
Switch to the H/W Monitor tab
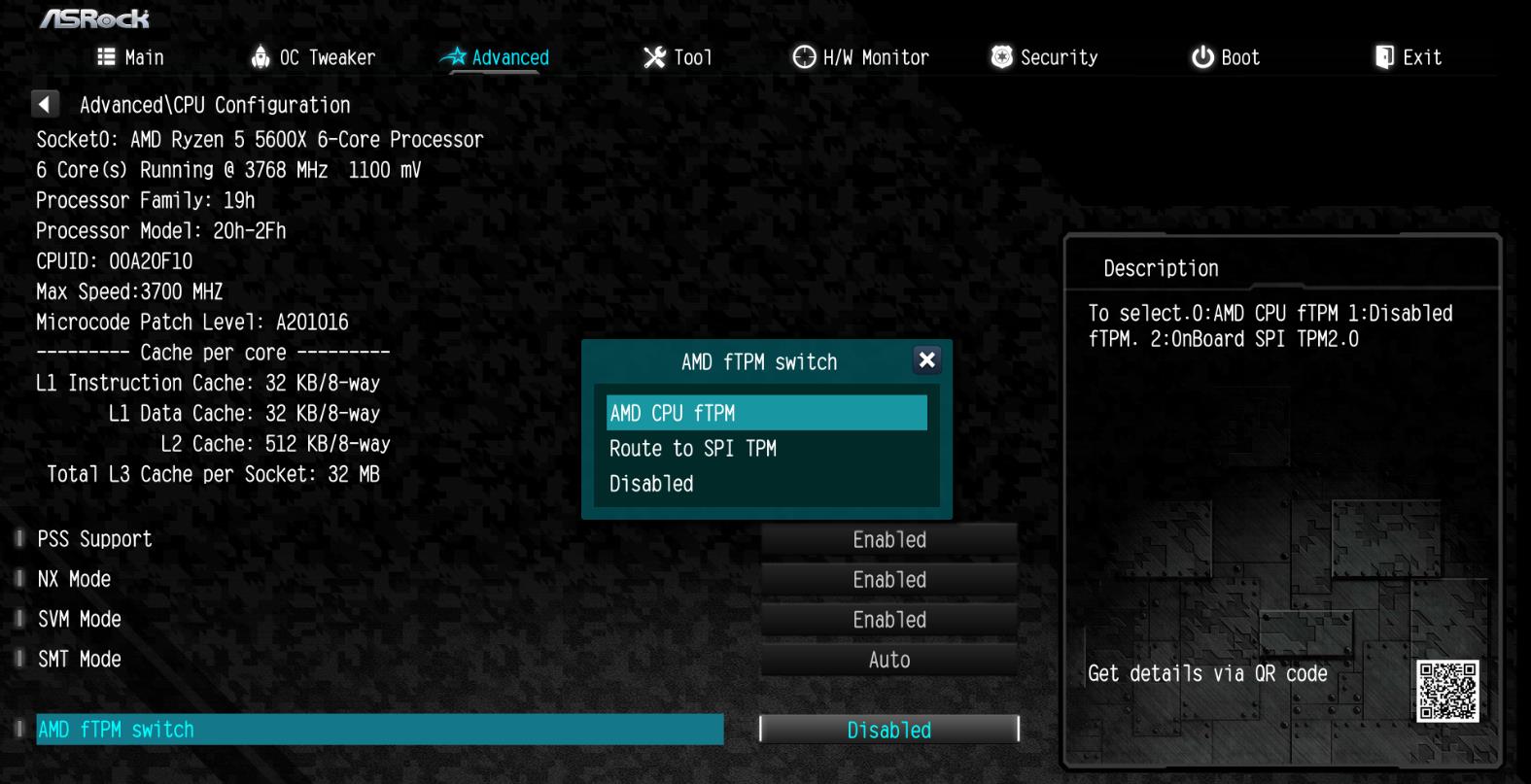click(859, 56)
